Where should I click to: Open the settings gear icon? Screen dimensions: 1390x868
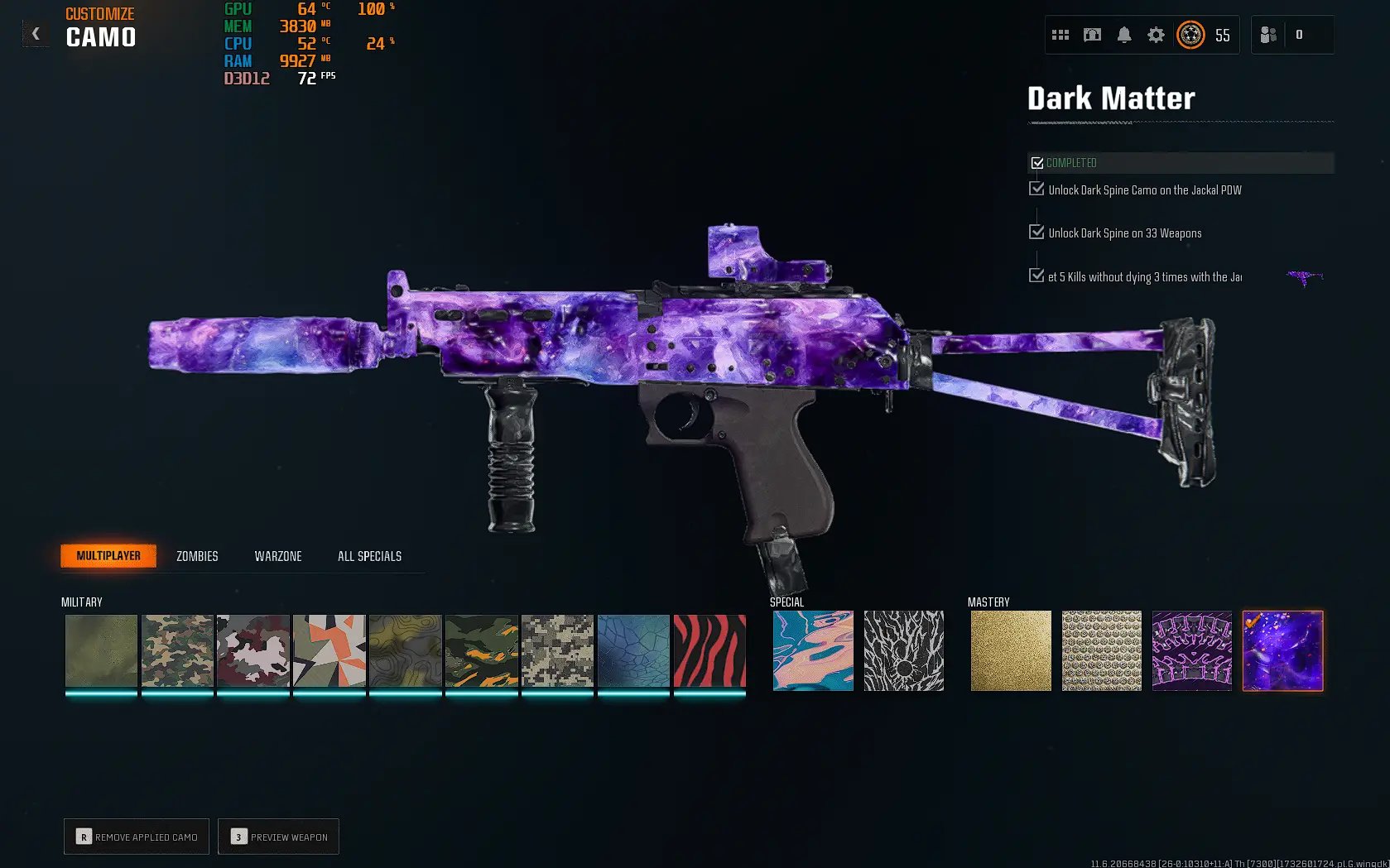coord(1156,35)
